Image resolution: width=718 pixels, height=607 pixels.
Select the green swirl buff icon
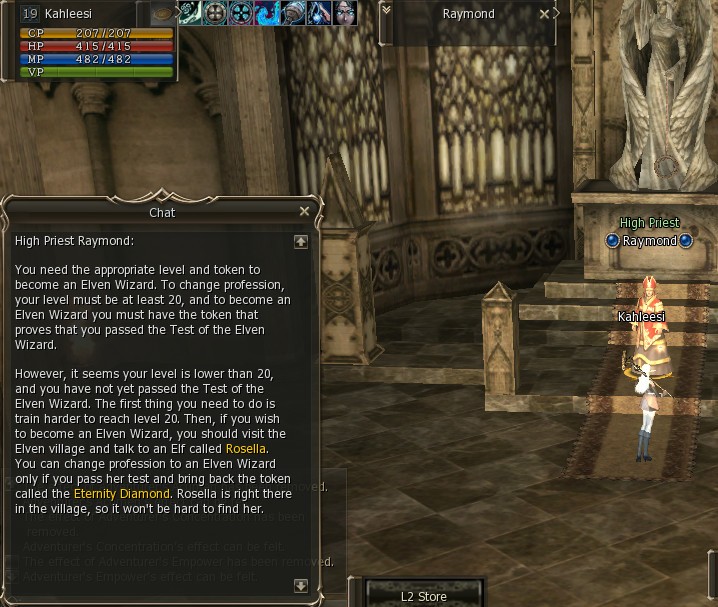[189, 14]
